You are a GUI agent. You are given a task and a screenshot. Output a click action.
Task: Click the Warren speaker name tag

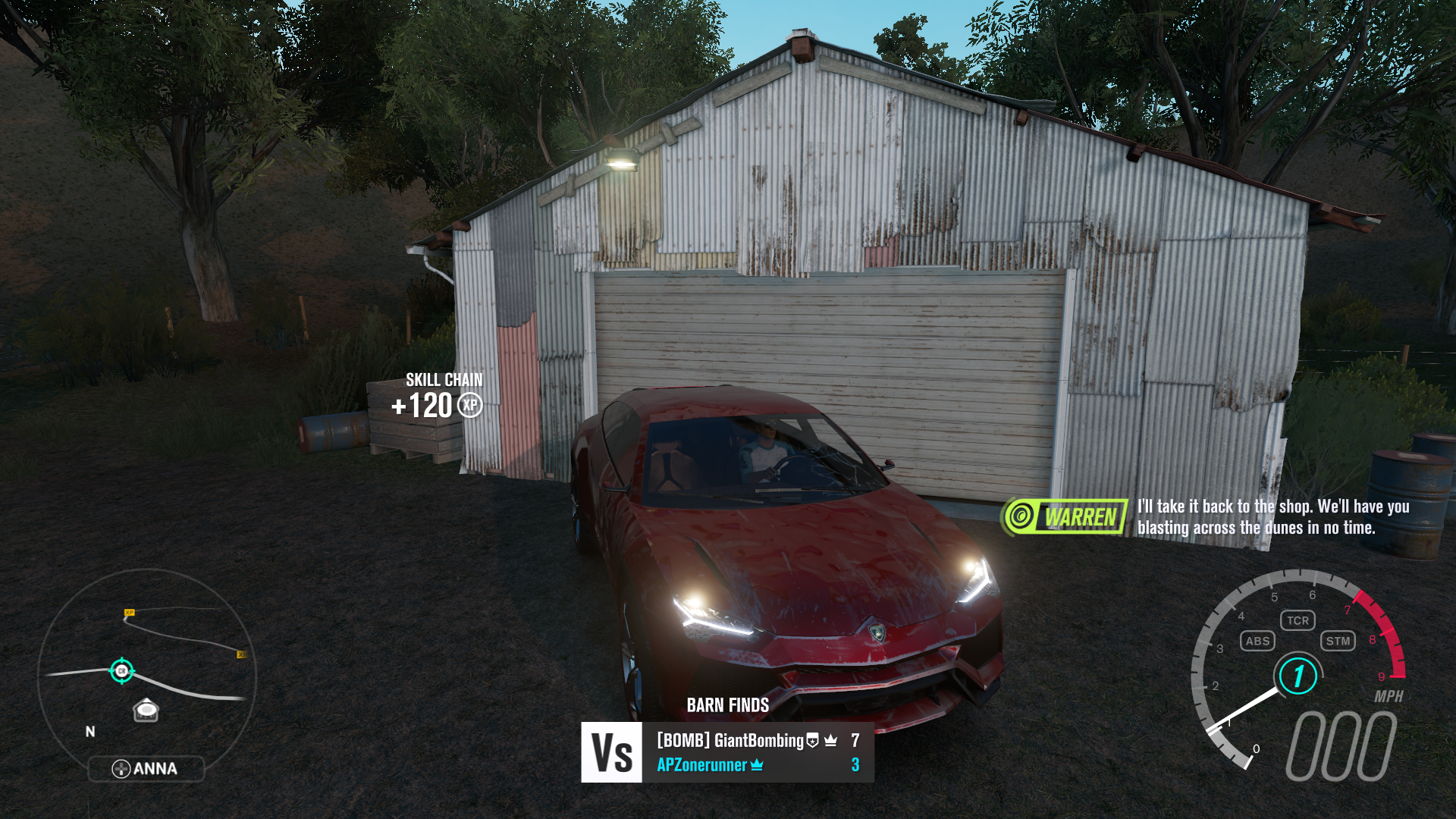(1065, 517)
